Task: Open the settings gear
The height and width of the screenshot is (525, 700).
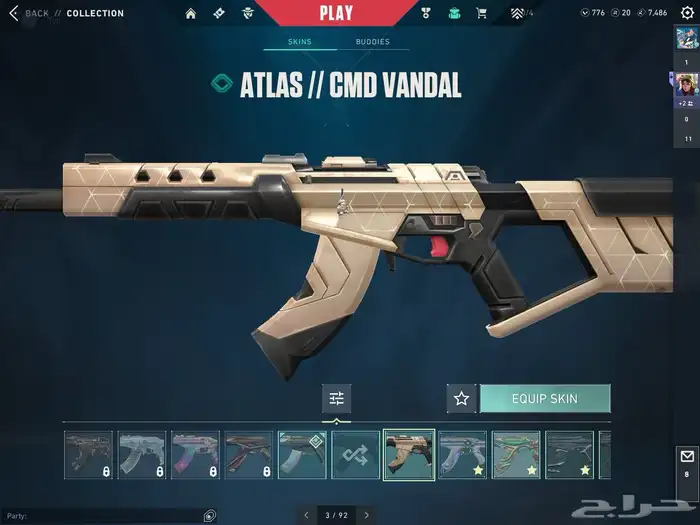Action: [686, 12]
